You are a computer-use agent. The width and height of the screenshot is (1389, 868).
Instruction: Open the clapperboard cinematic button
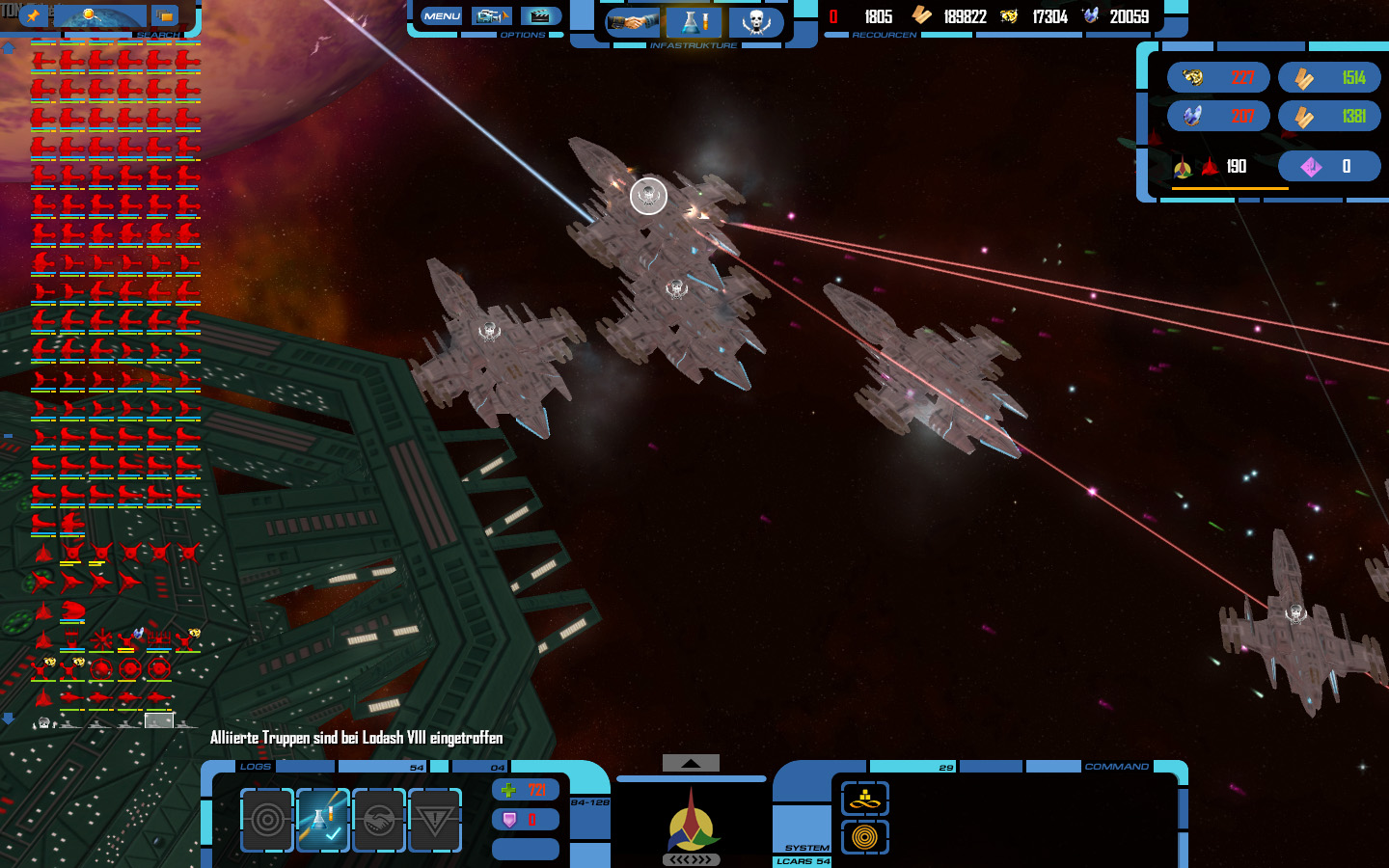click(x=541, y=16)
